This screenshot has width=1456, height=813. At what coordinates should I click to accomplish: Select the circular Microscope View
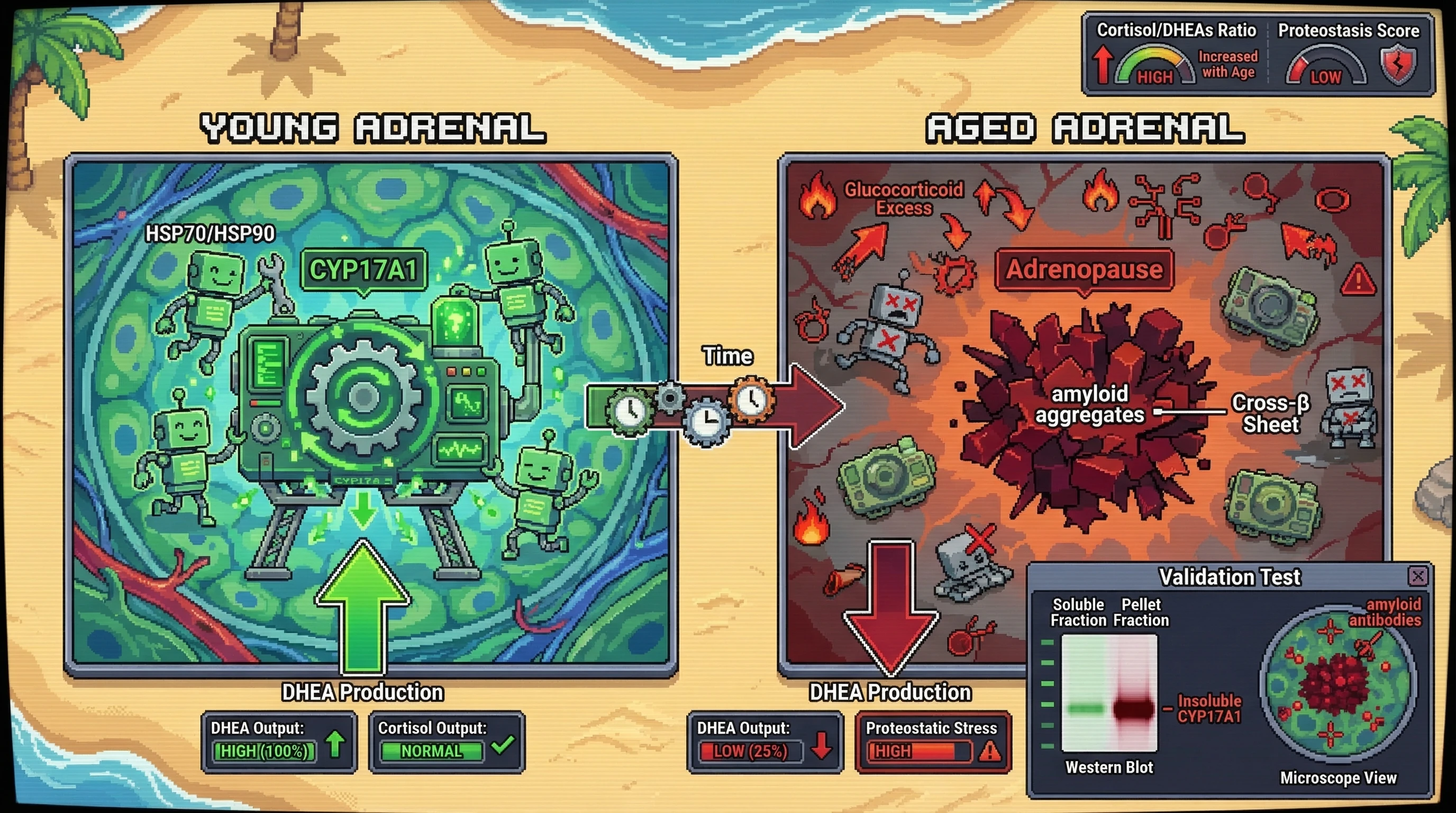(1338, 684)
